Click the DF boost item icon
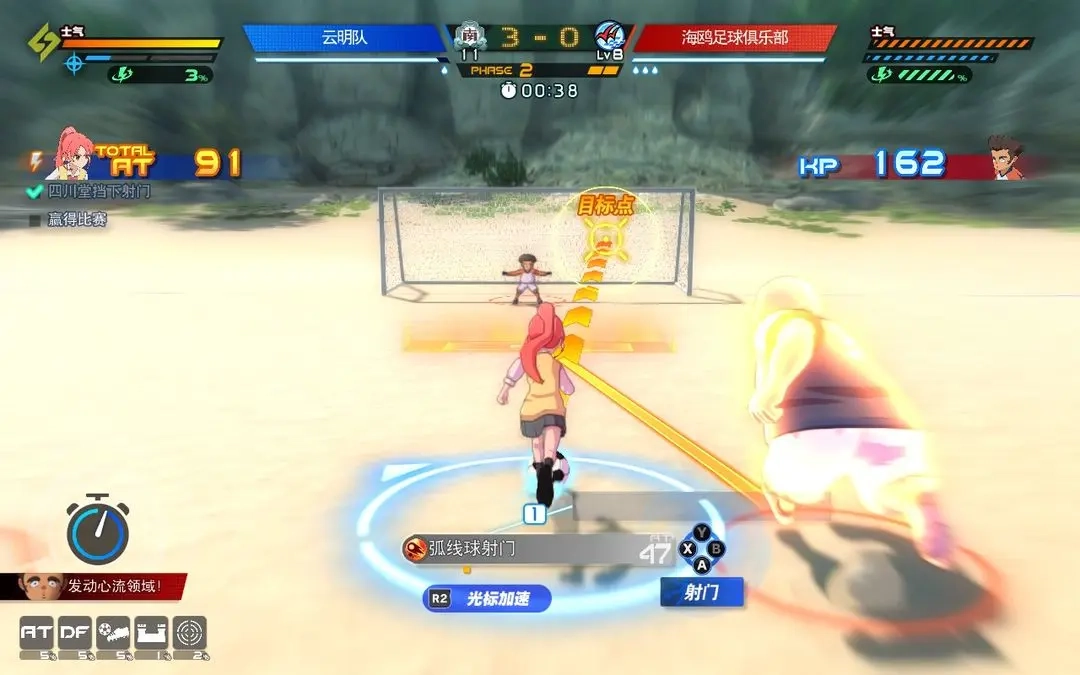 pos(75,633)
